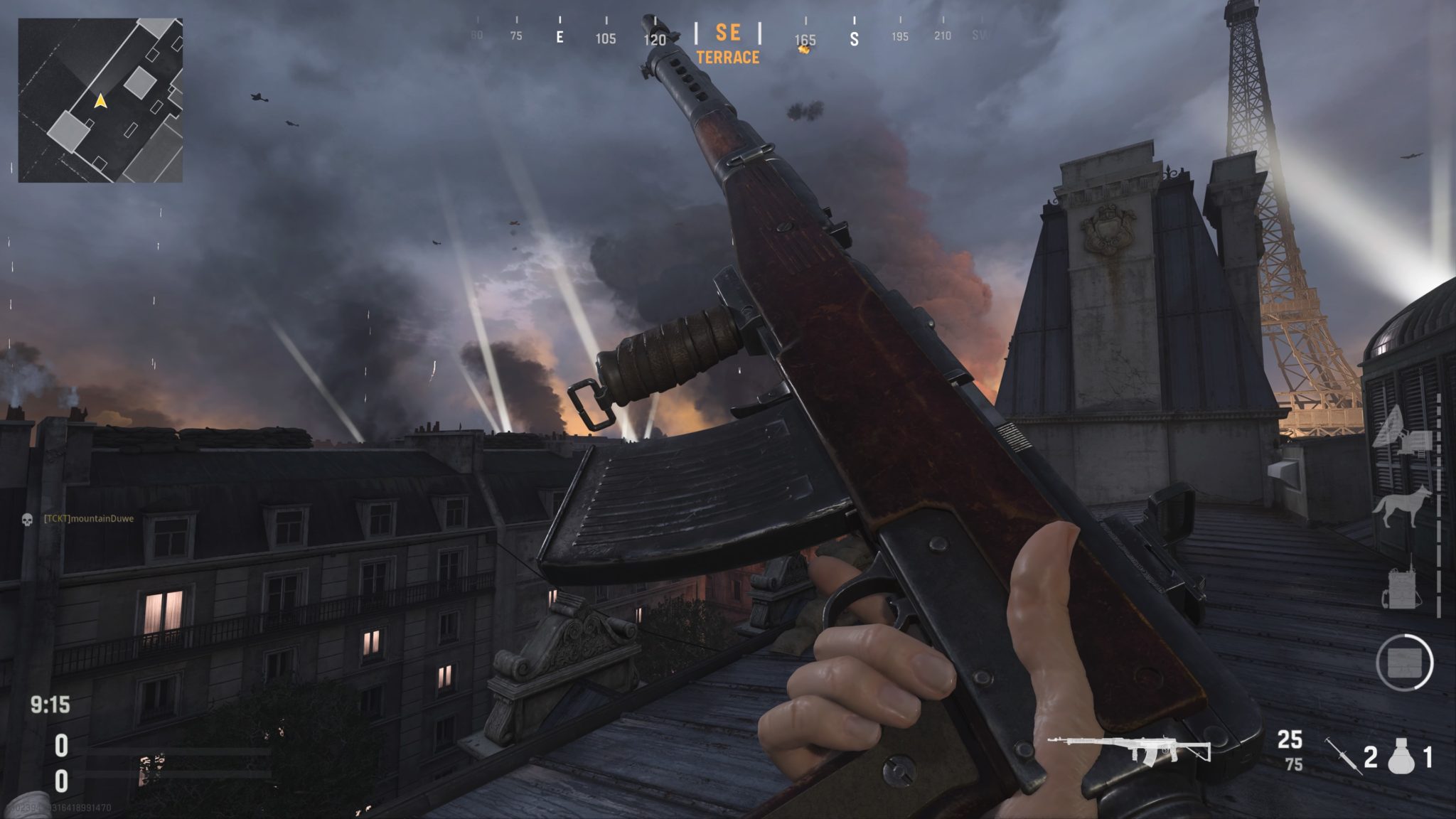Click the S direction on the compass
Screen dimensions: 1456x819
tap(855, 41)
